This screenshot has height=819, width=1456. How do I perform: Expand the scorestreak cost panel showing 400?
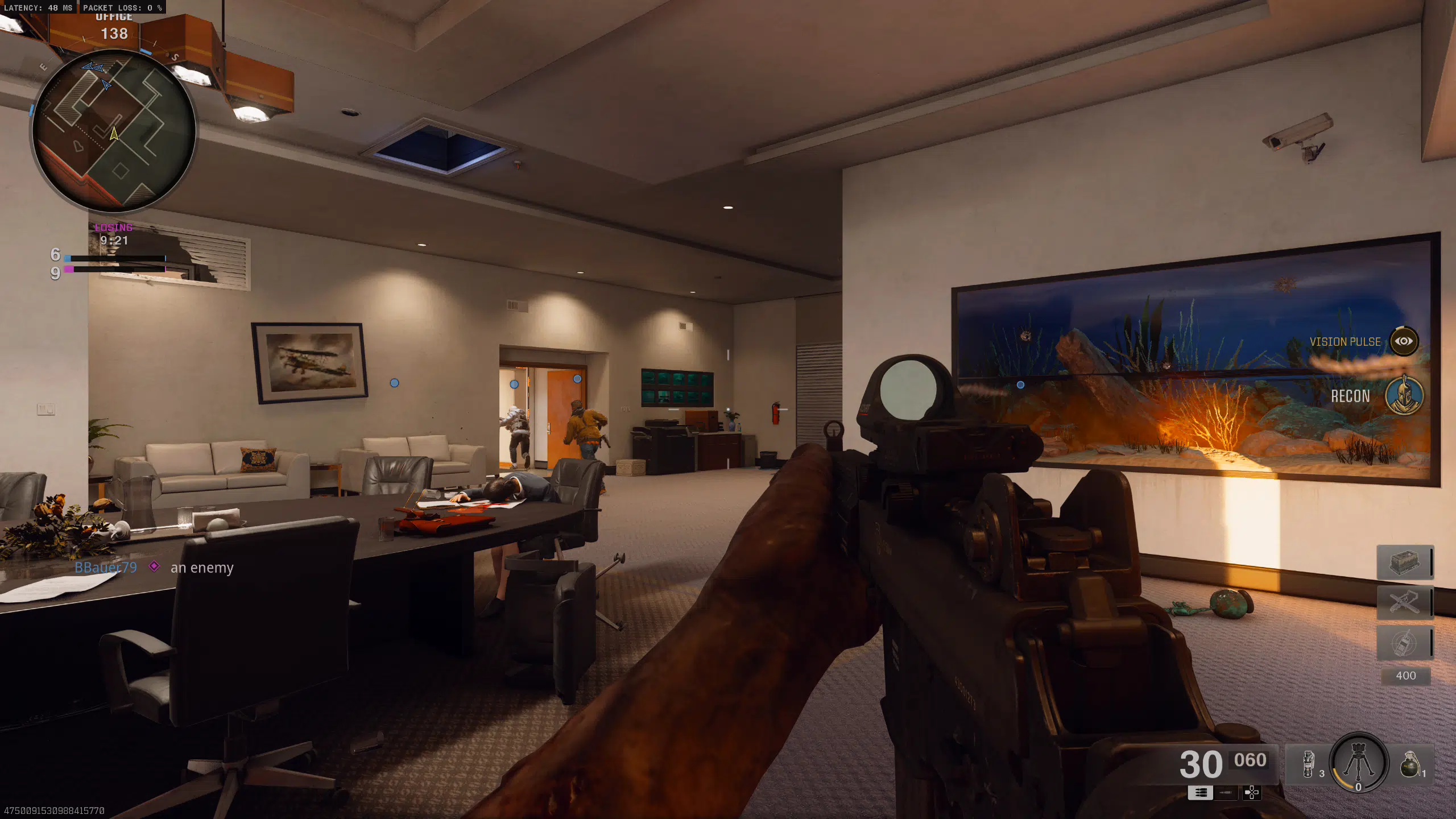tap(1405, 676)
